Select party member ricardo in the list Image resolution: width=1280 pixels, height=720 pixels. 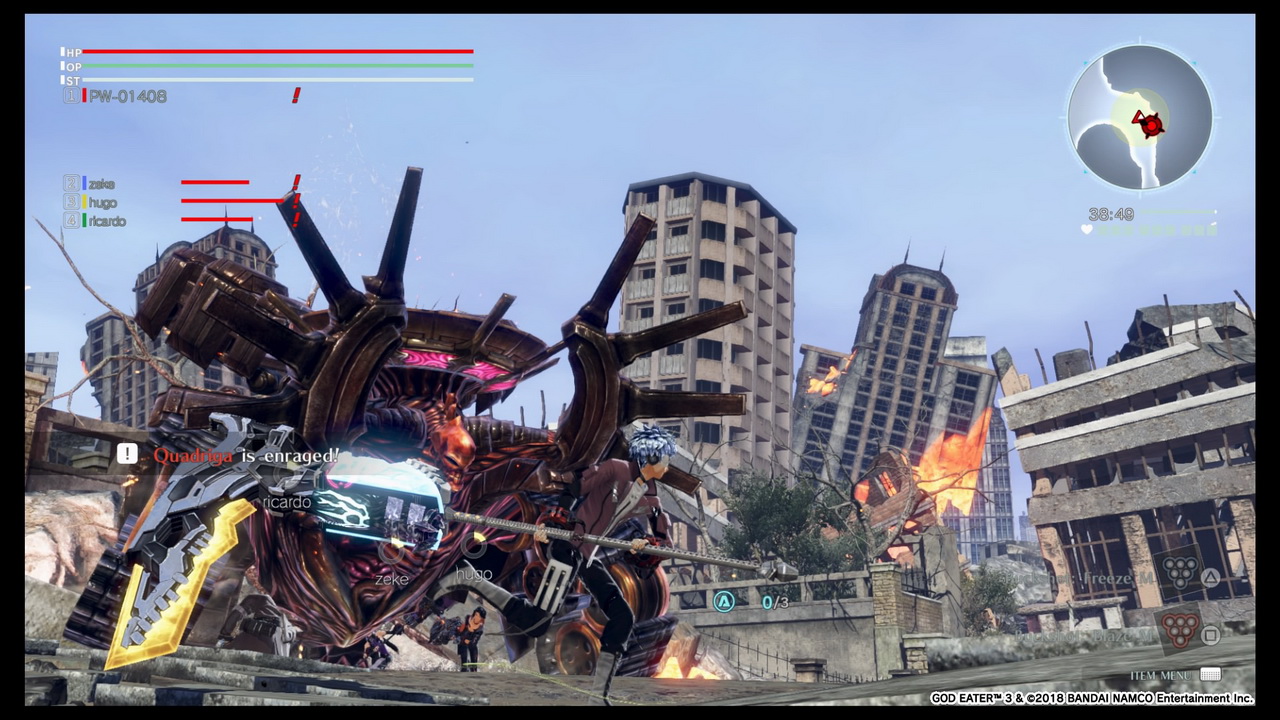(x=106, y=221)
